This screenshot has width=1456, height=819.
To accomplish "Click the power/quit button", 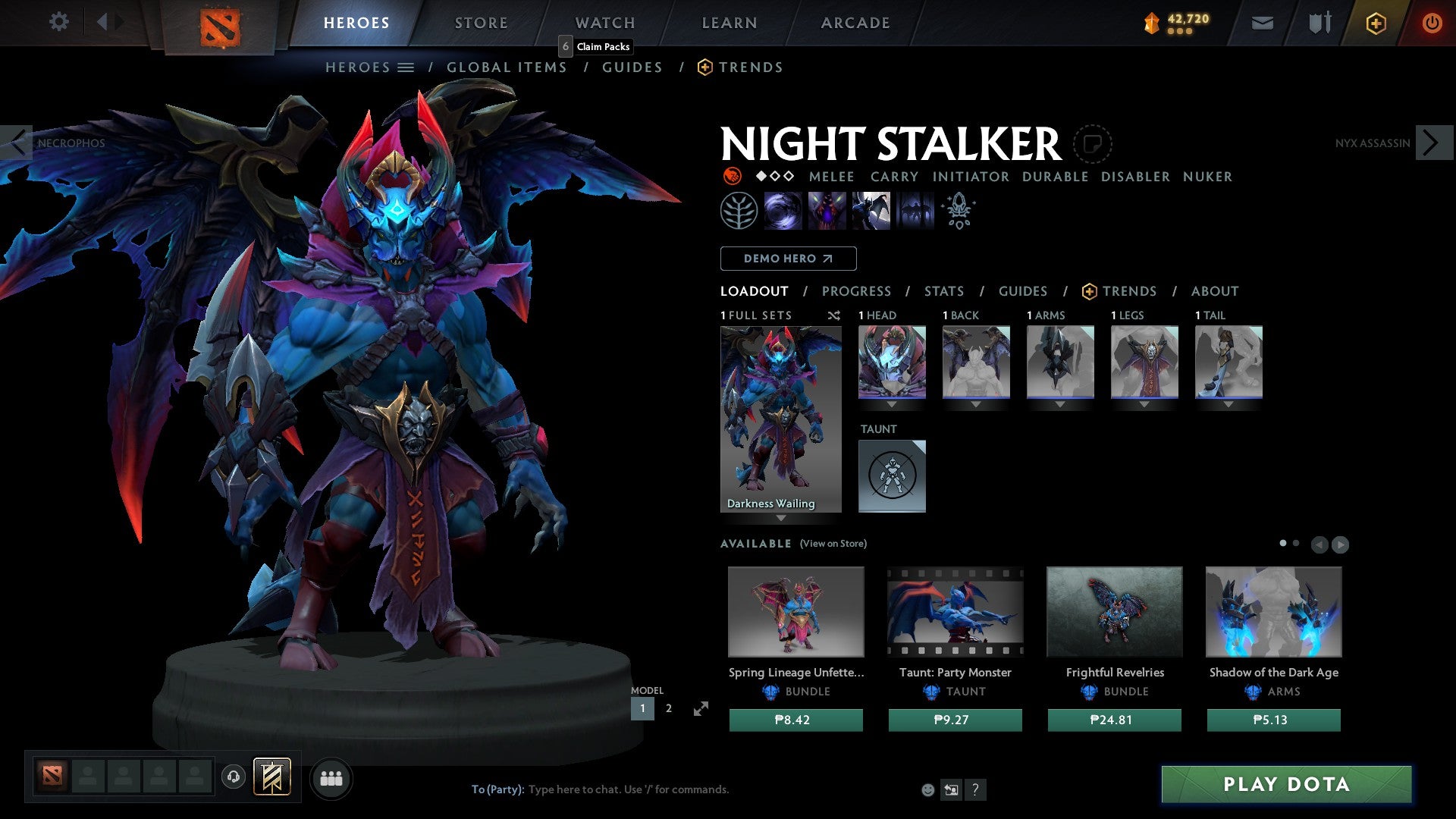I will click(x=1432, y=22).
